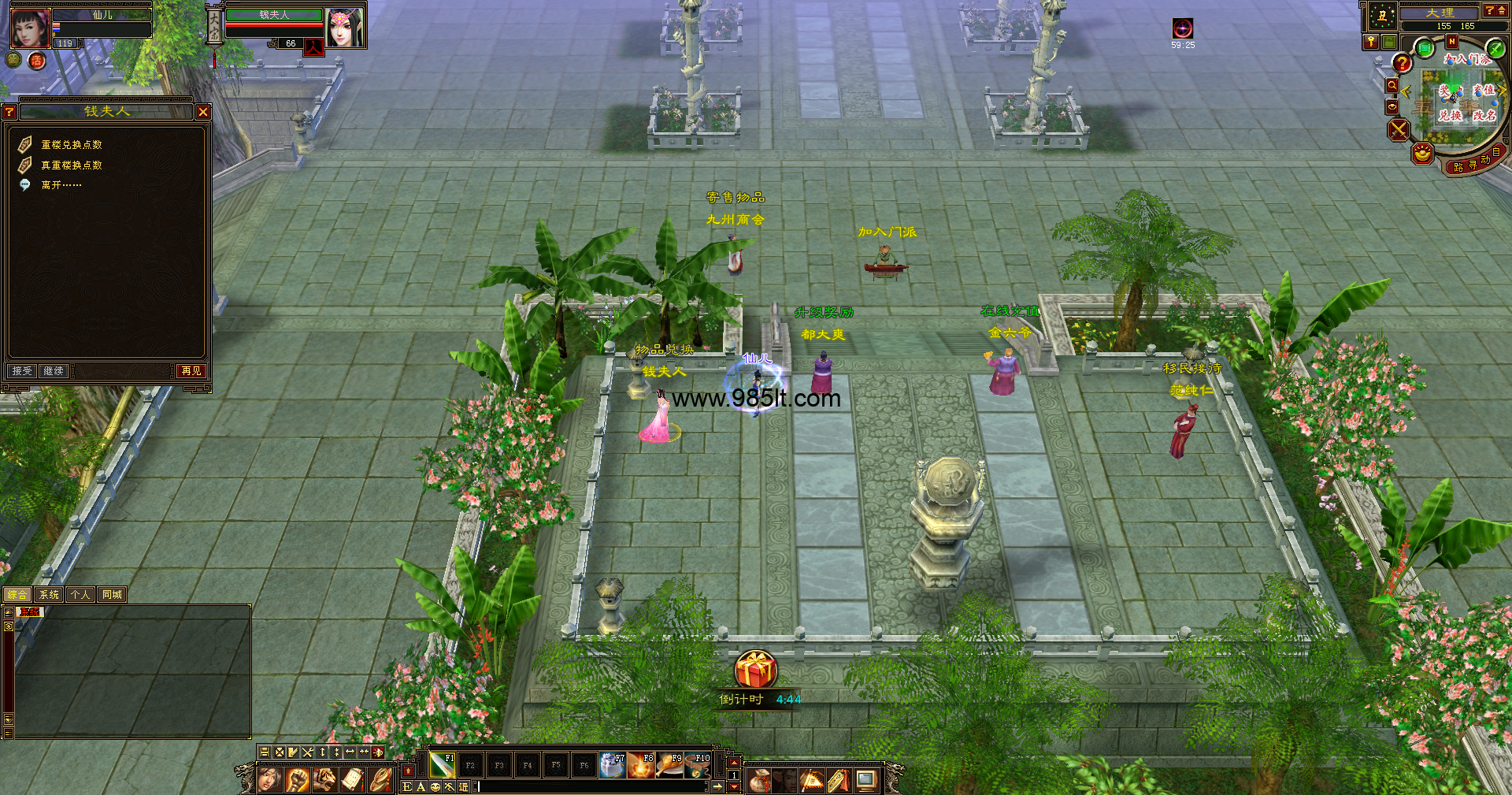Select the 真重楼换点数 dialogue option
Screen dimensions: 1512x795
[x=71, y=165]
